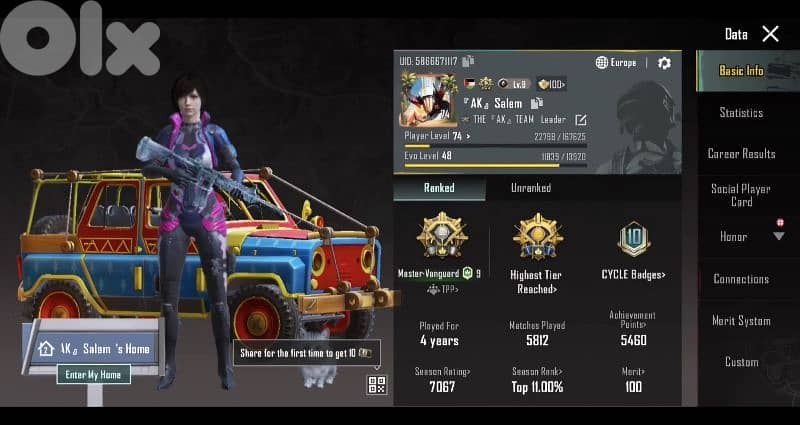Open the Career Results section
Image resolution: width=800 pixels, height=425 pixels.
click(741, 154)
